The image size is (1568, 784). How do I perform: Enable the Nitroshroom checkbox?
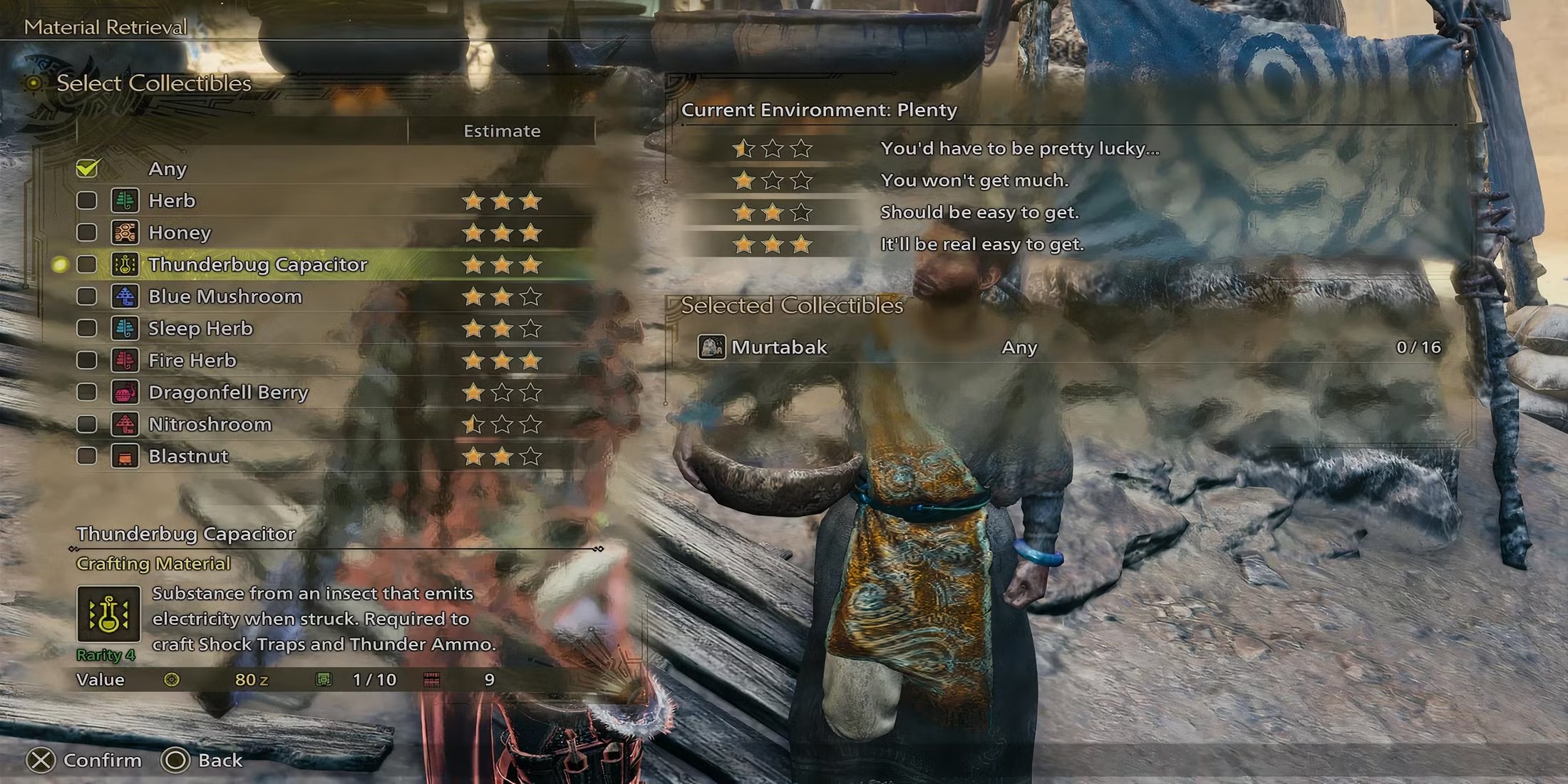pos(87,424)
